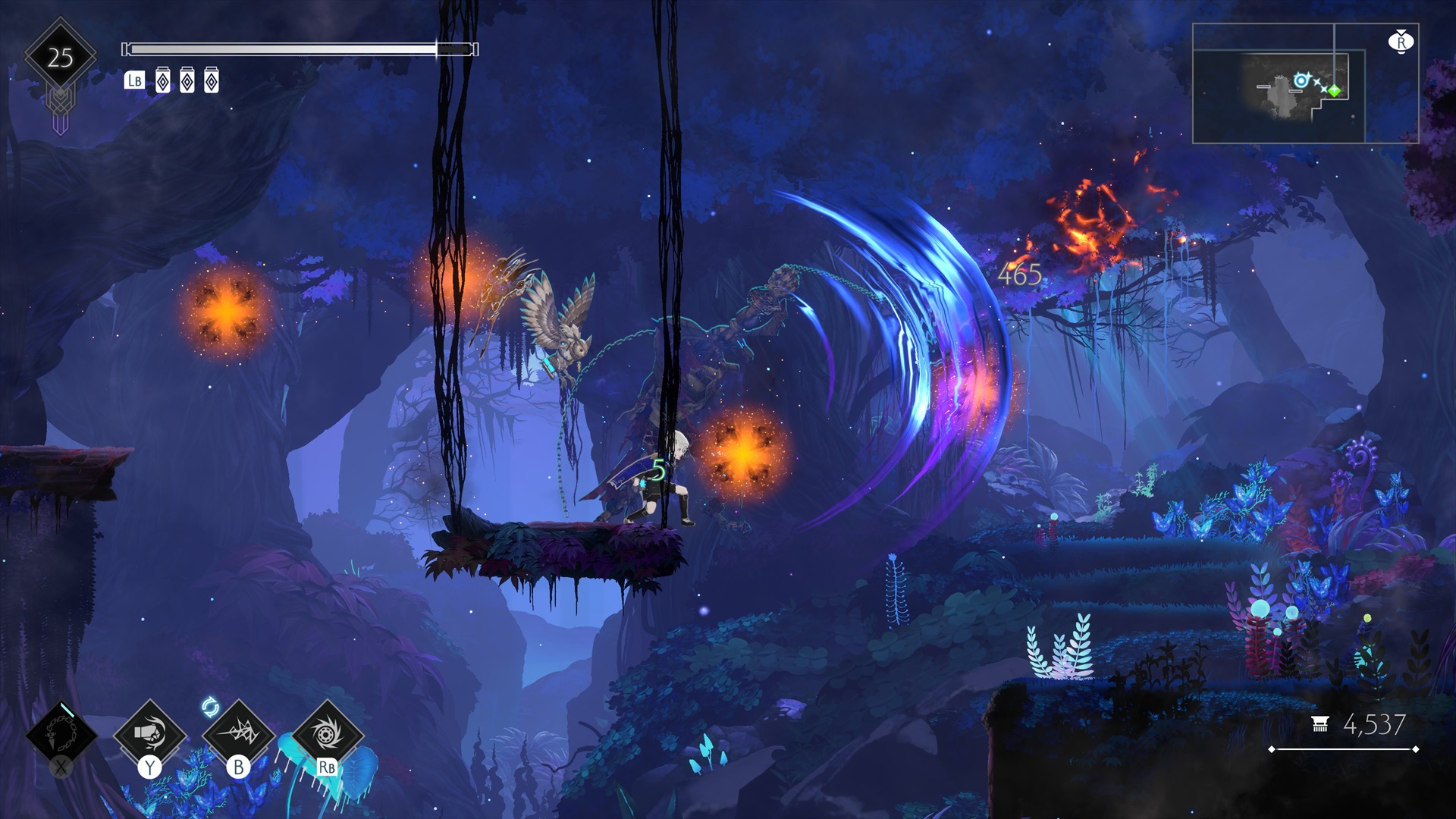Click the blue ring player marker on minimap
The height and width of the screenshot is (819, 1456).
(x=1301, y=80)
